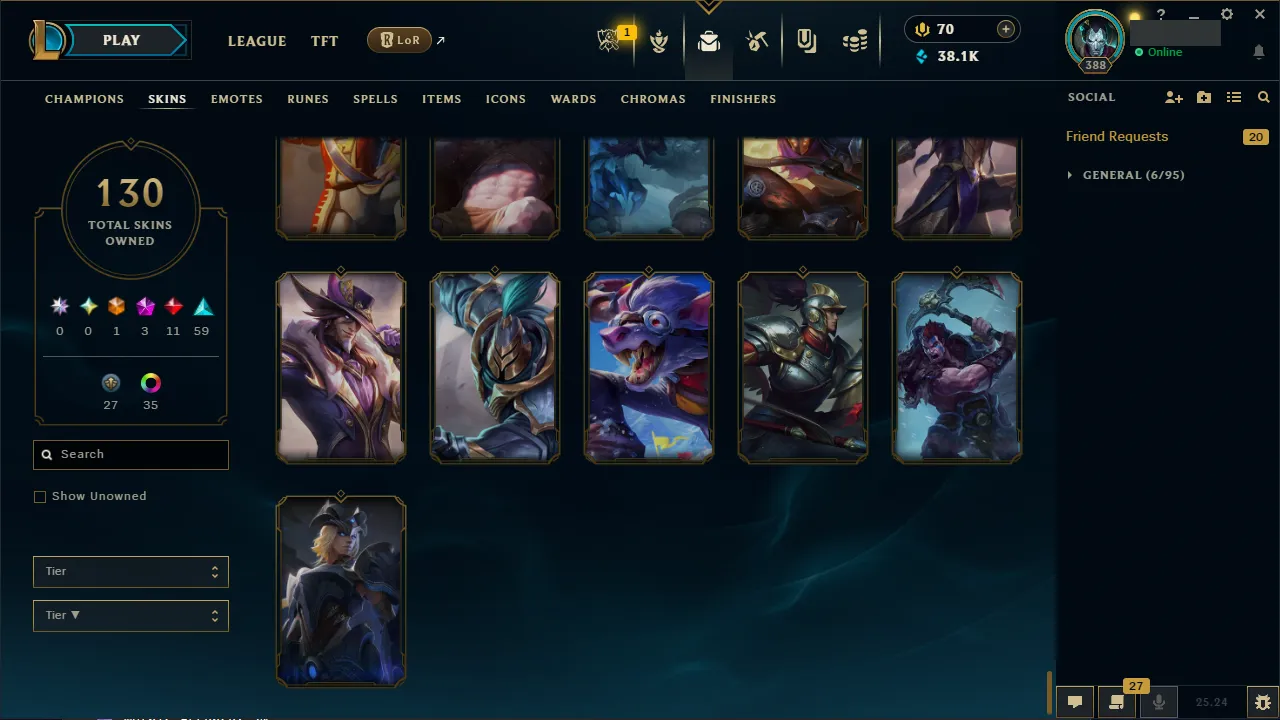Search friends with the magnifier icon
The width and height of the screenshot is (1280, 720).
tap(1263, 97)
